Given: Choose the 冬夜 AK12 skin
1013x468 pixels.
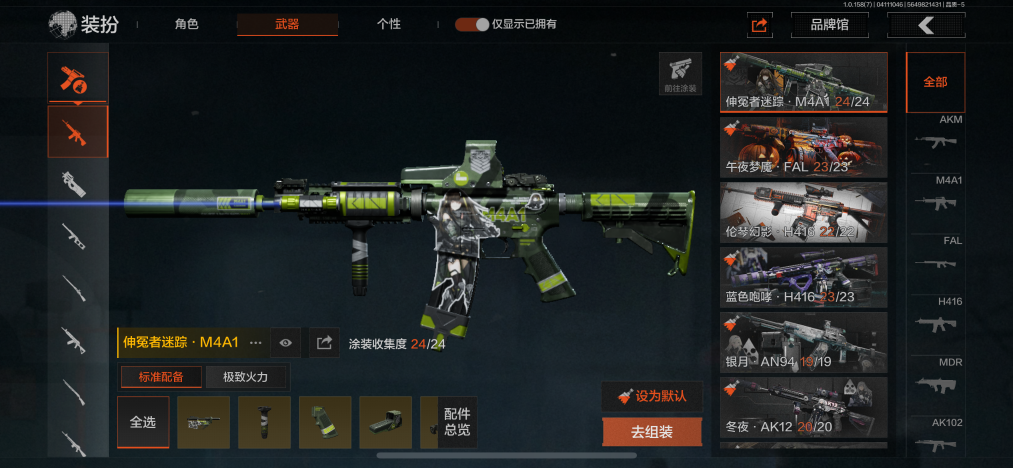Looking at the screenshot, I should click(x=803, y=407).
